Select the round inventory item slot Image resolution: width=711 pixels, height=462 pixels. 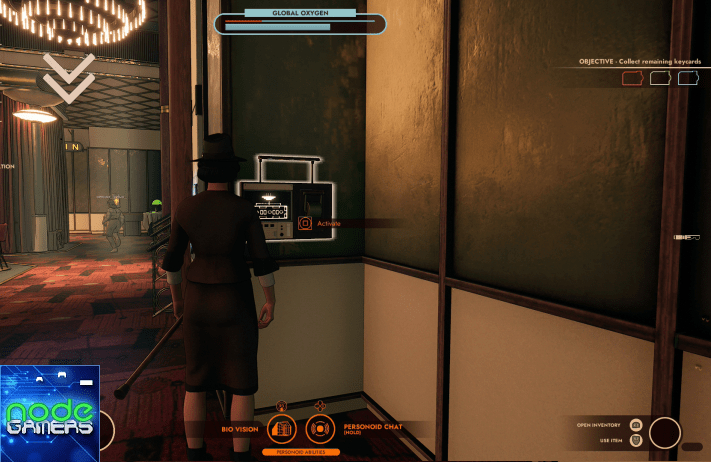[x=665, y=433]
